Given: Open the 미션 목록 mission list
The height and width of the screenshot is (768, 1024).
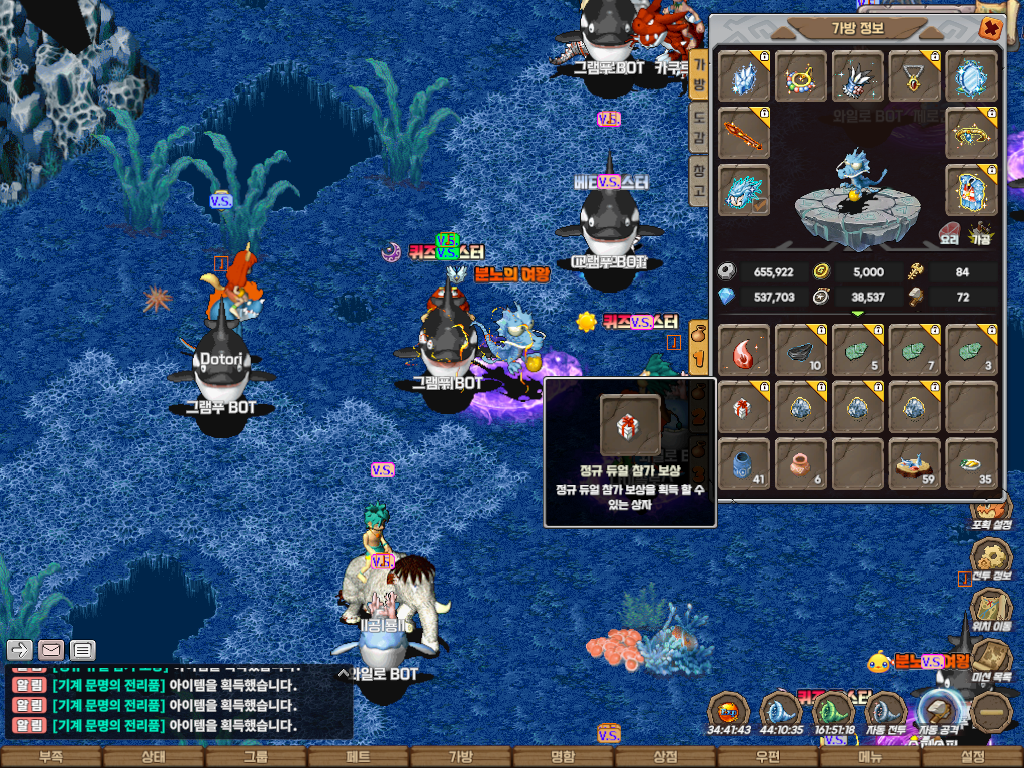Looking at the screenshot, I should click(991, 660).
